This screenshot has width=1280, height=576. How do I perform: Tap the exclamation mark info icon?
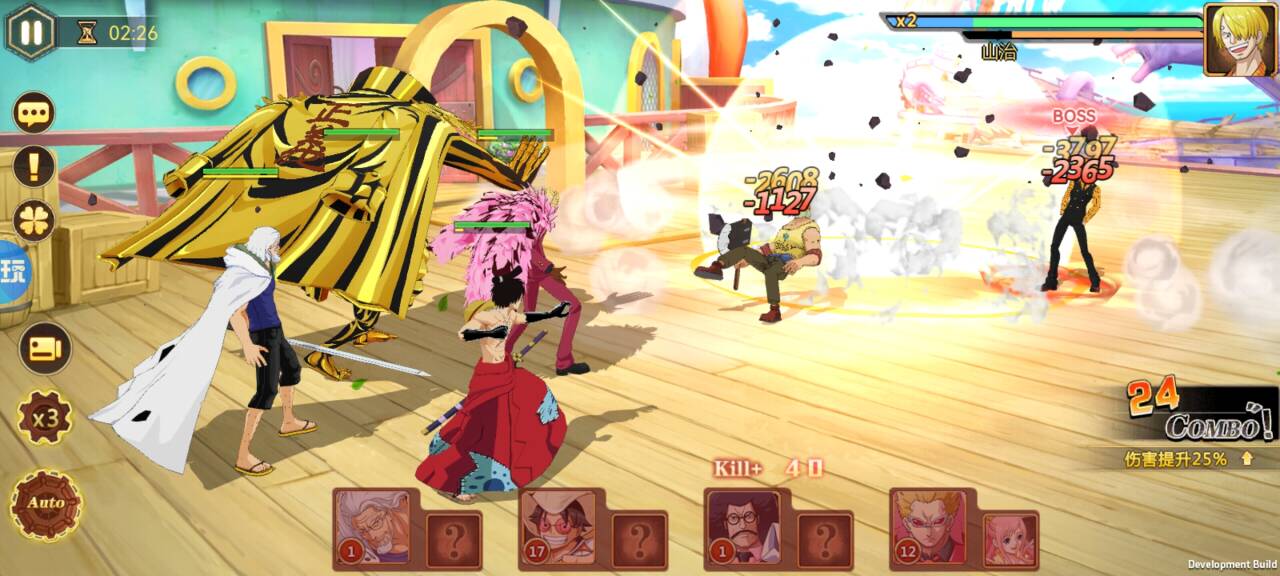(34, 166)
